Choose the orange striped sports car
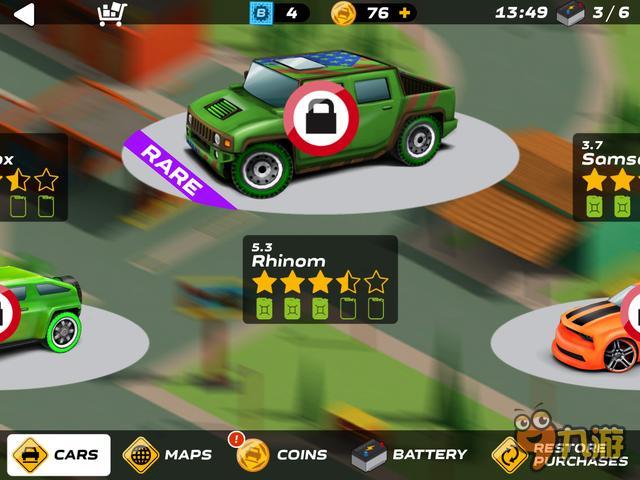This screenshot has height=480, width=640. (597, 335)
